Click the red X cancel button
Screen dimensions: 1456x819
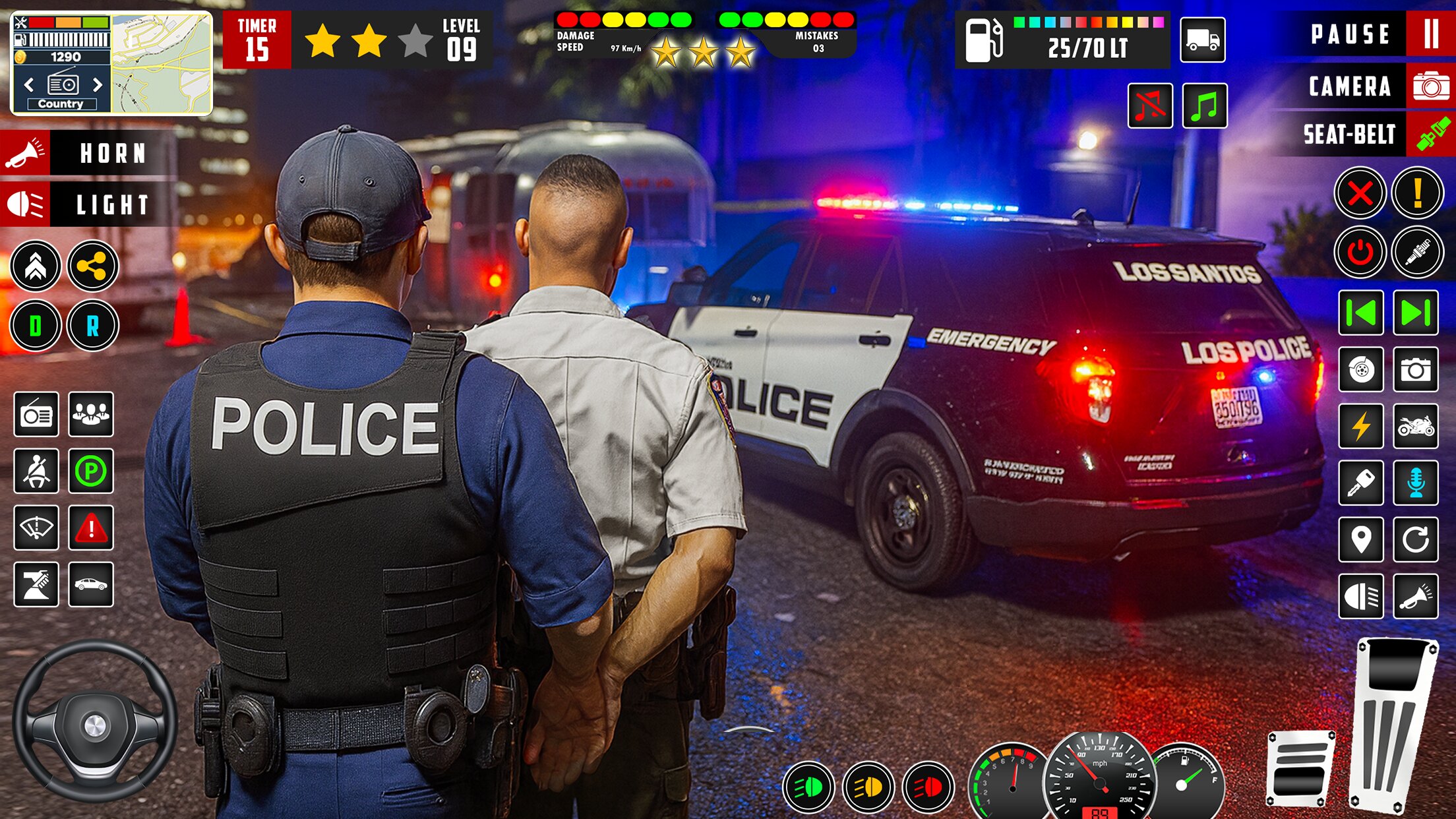coord(1360,193)
